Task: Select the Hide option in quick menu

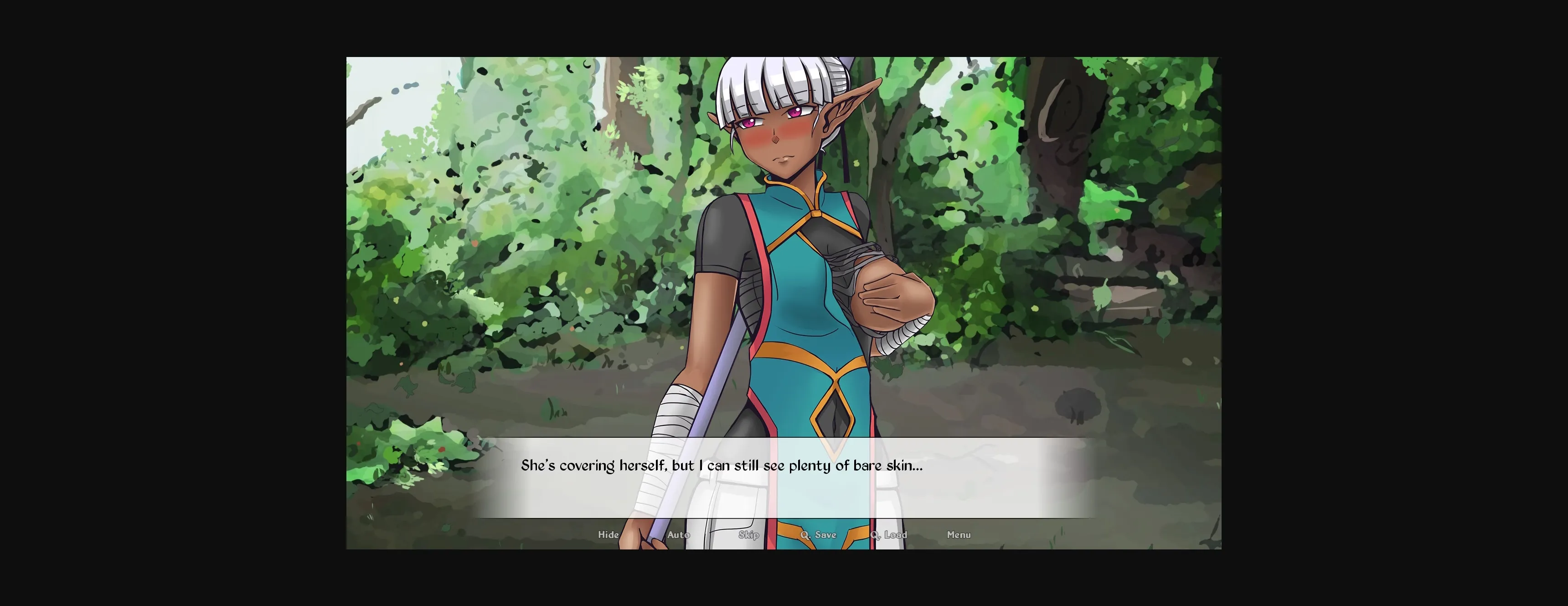Action: (609, 534)
